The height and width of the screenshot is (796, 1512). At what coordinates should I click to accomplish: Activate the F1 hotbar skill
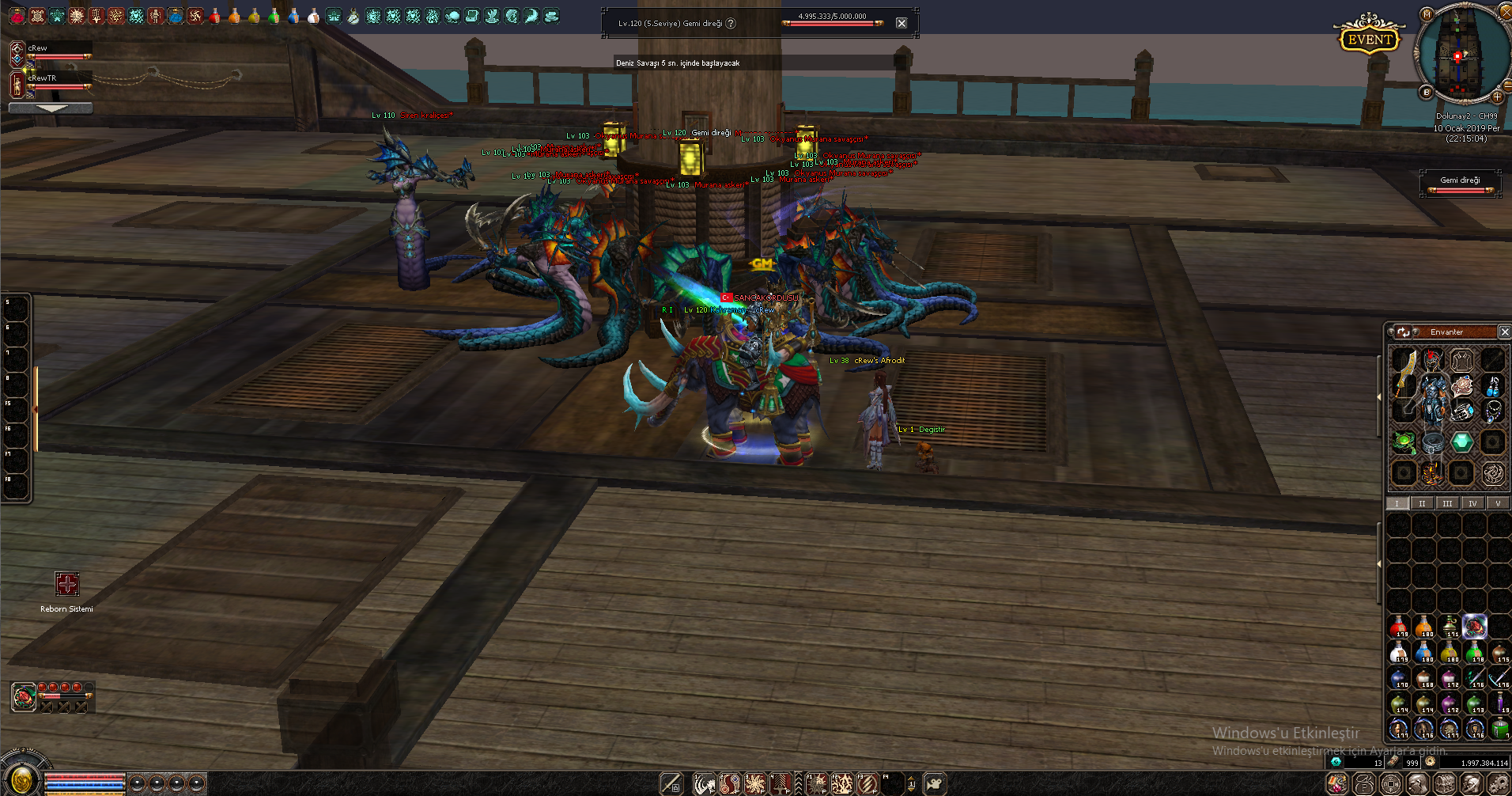816,783
